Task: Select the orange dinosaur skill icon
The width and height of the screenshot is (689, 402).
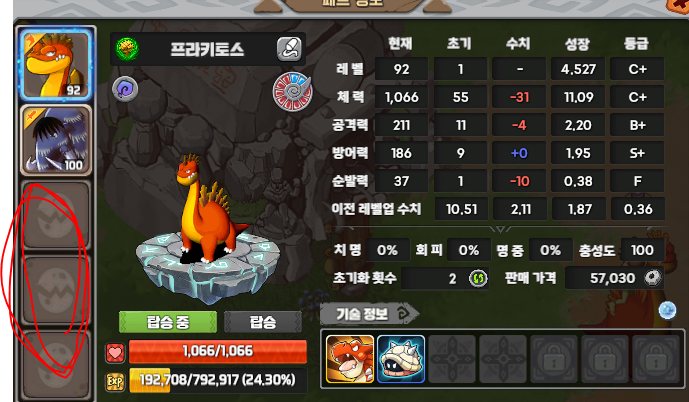Action: 350,357
